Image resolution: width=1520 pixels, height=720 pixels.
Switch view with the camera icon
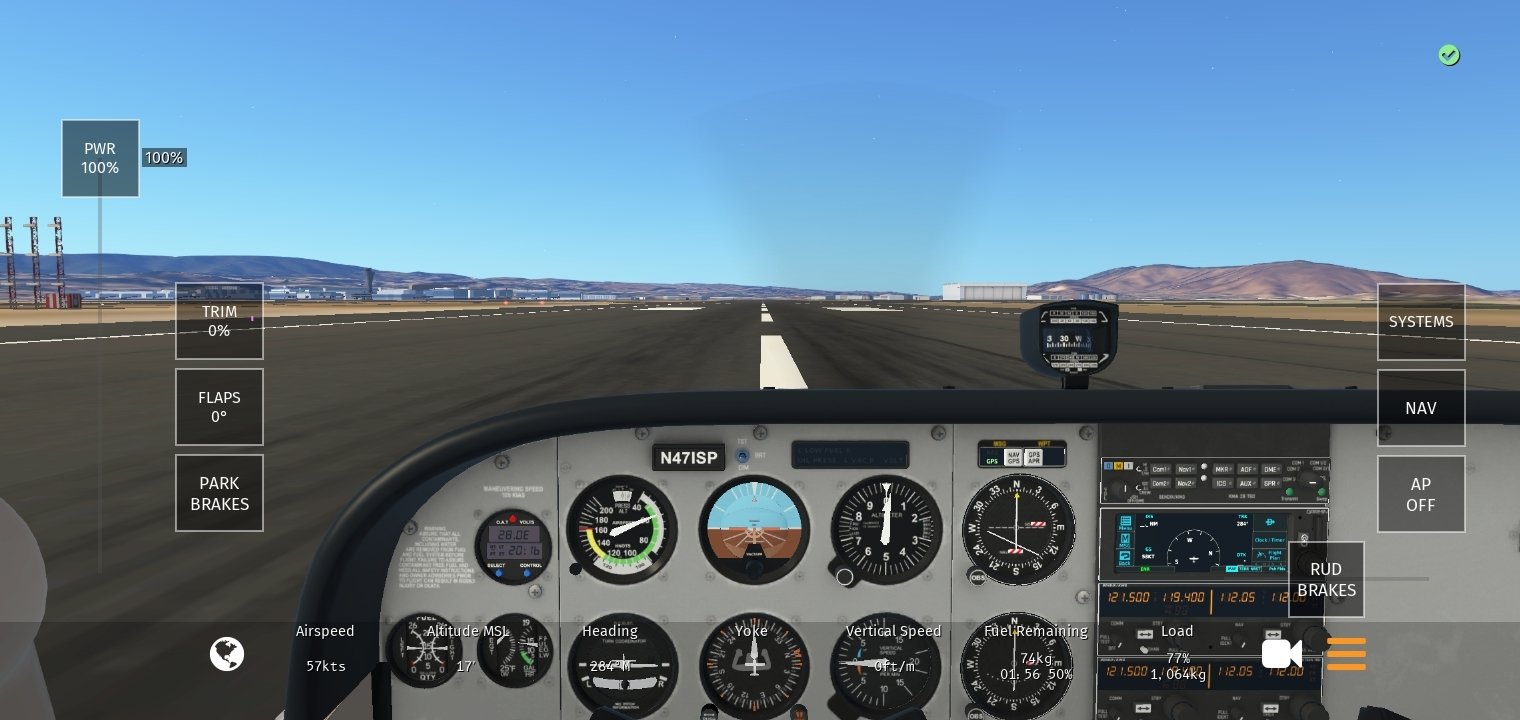click(x=1281, y=654)
